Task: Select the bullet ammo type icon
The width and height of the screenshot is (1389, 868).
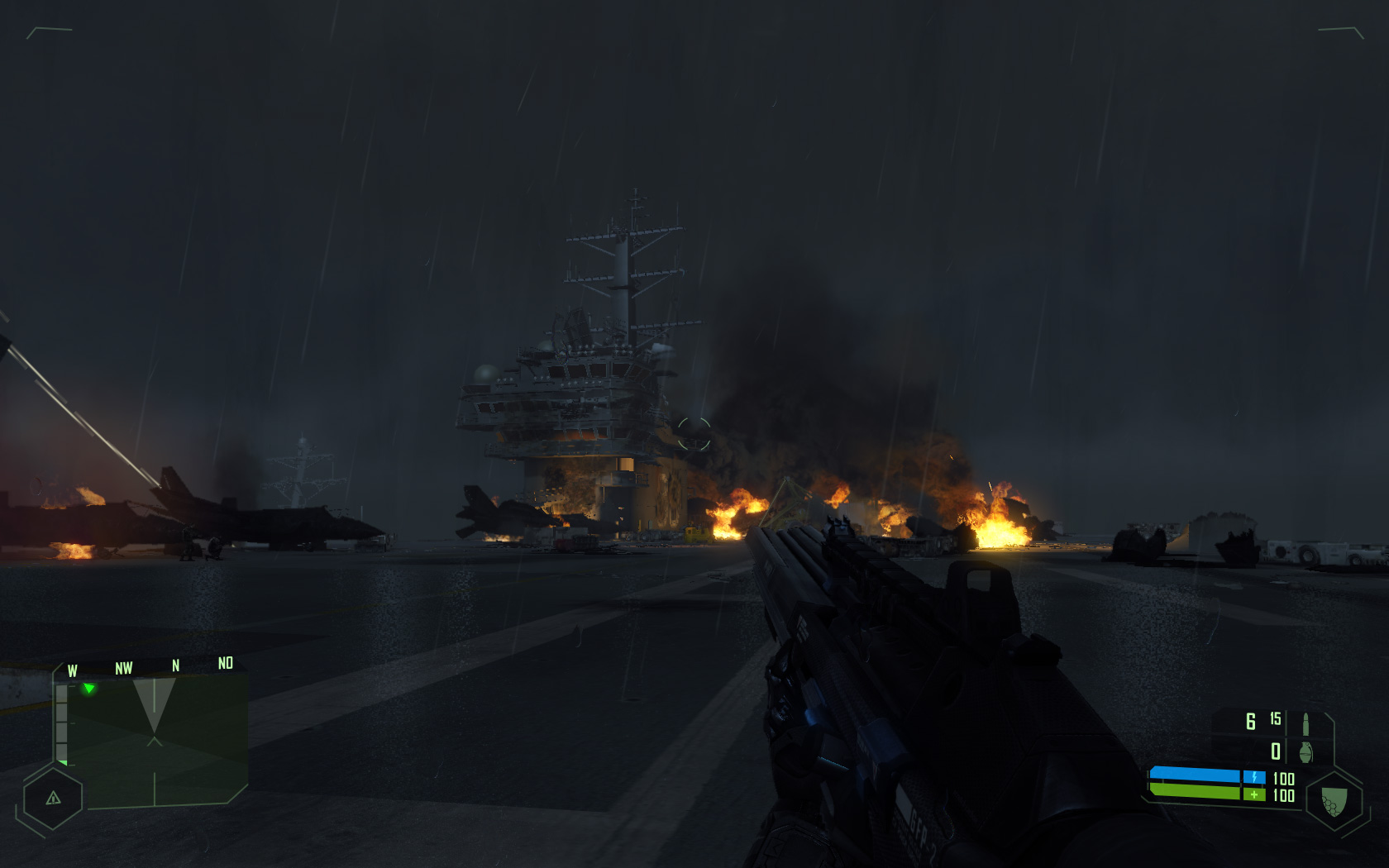Action: [x=1305, y=723]
